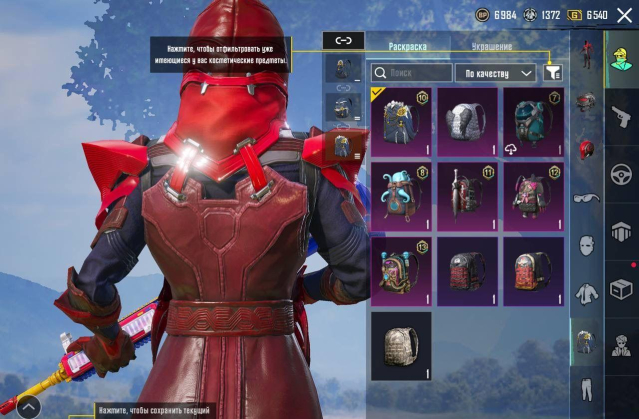The width and height of the screenshot is (639, 419).
Task: Toggle the link button above backpack presets
Action: (x=343, y=41)
